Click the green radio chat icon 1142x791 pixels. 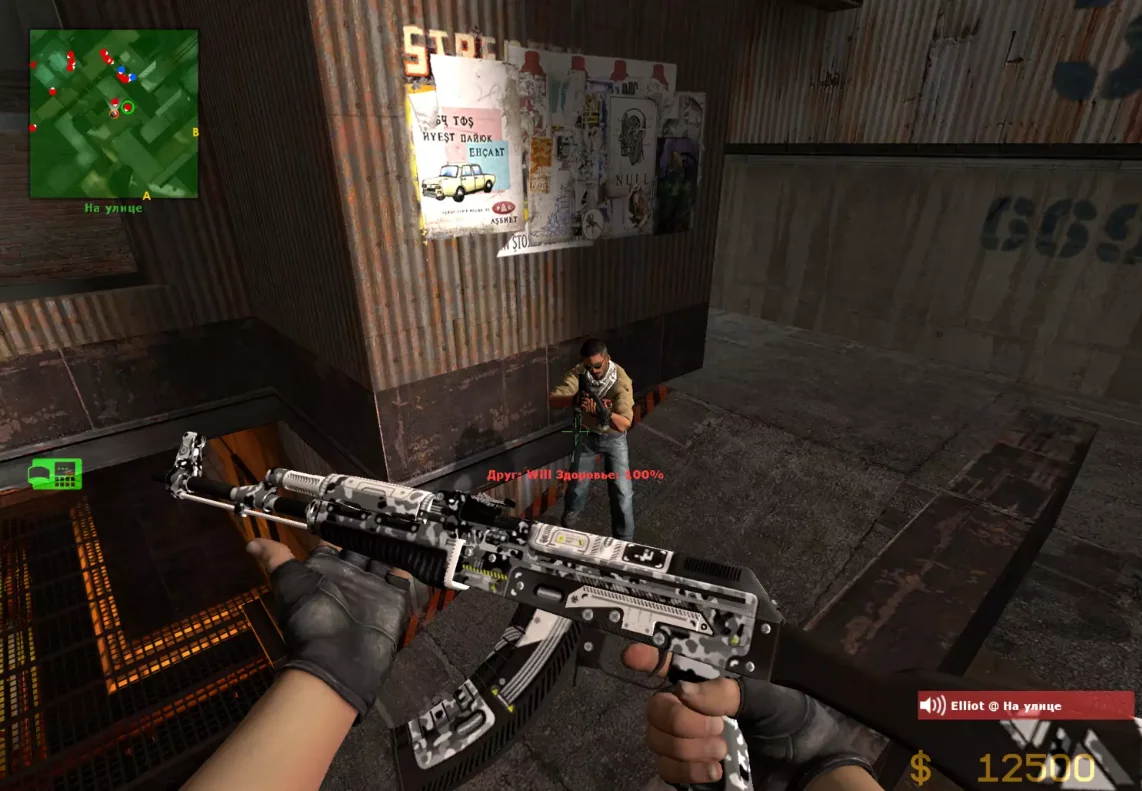pyautogui.click(x=56, y=473)
